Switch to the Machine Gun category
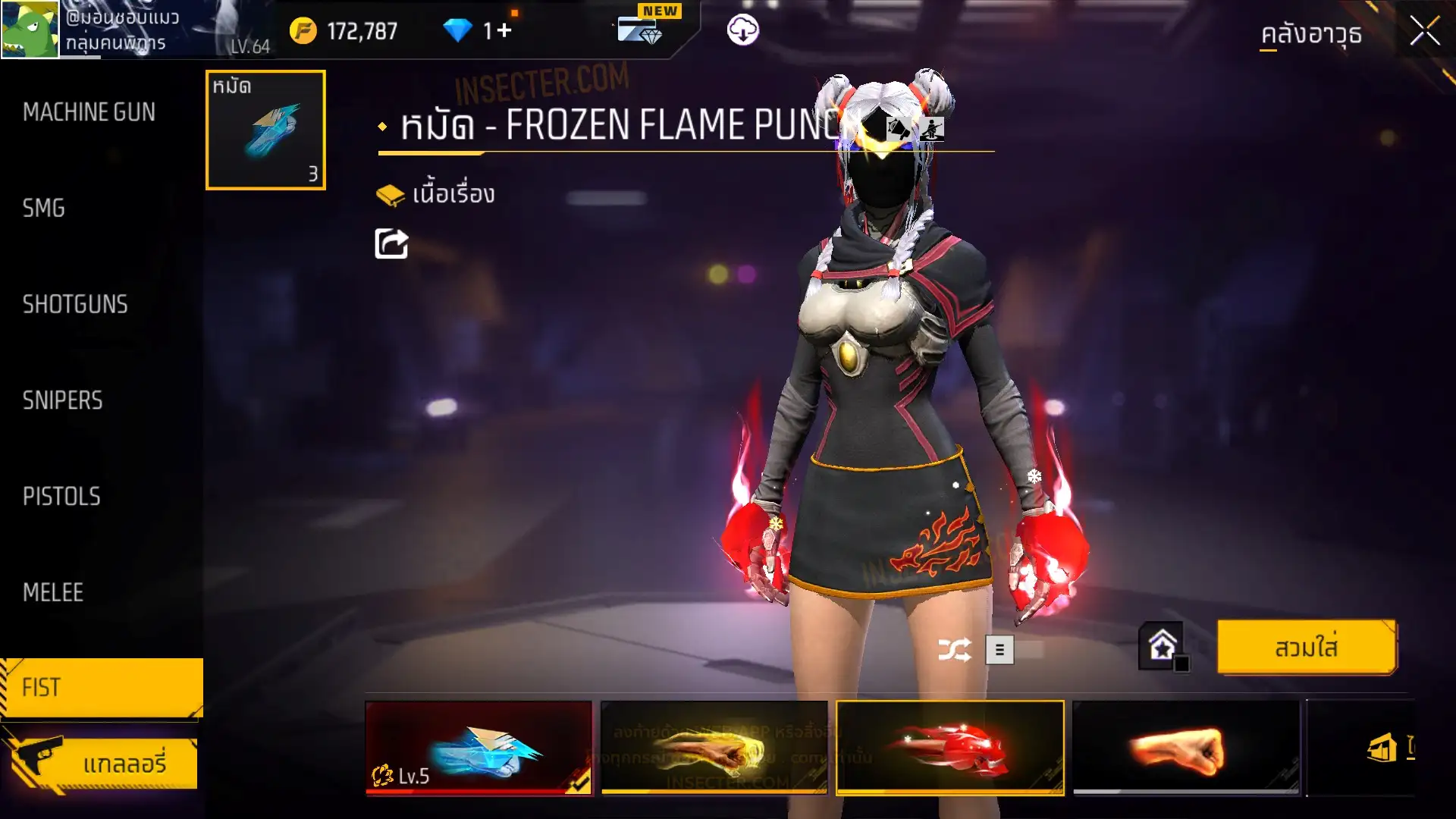 (89, 112)
